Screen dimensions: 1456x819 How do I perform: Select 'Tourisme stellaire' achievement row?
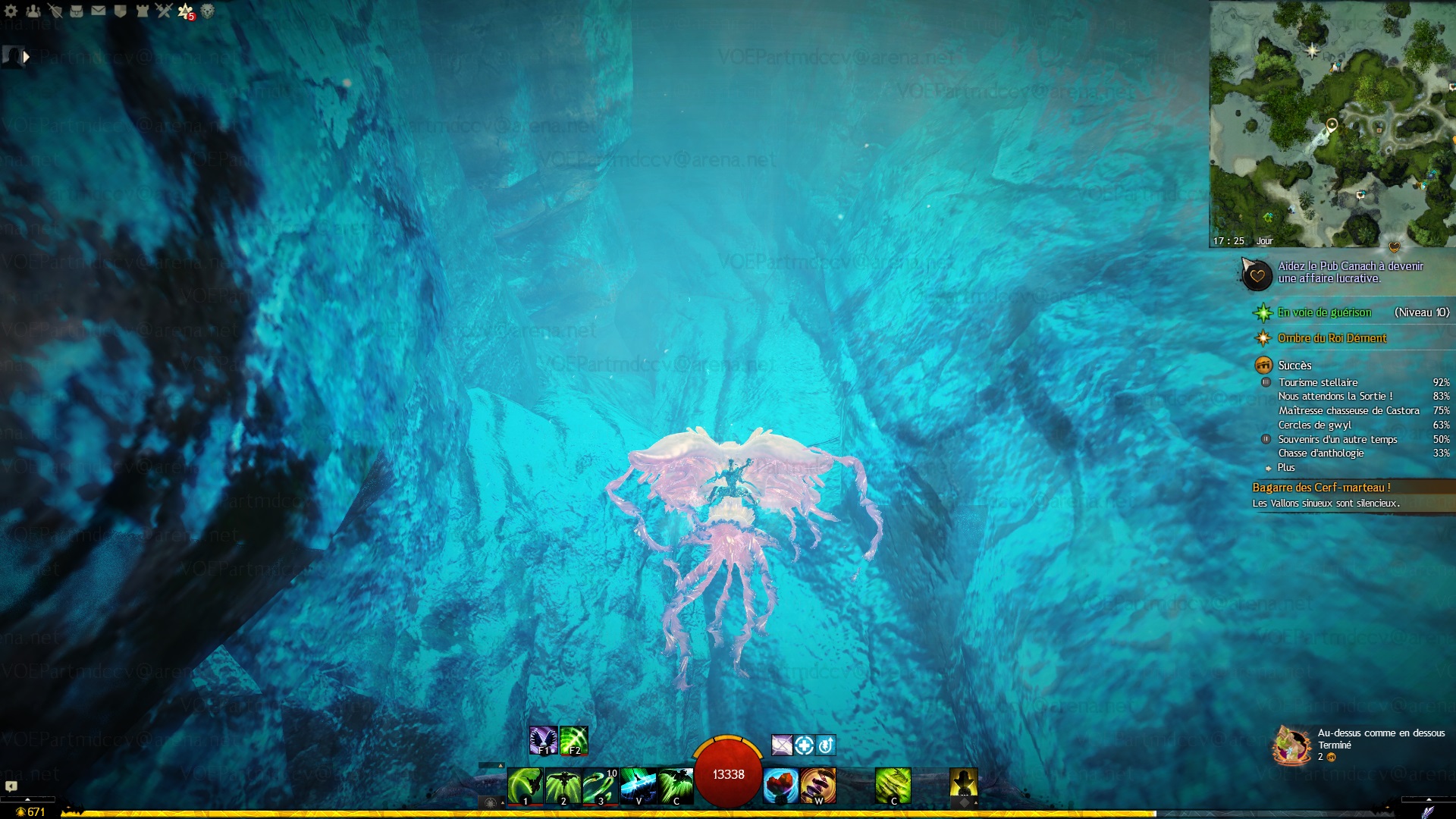coord(1318,382)
